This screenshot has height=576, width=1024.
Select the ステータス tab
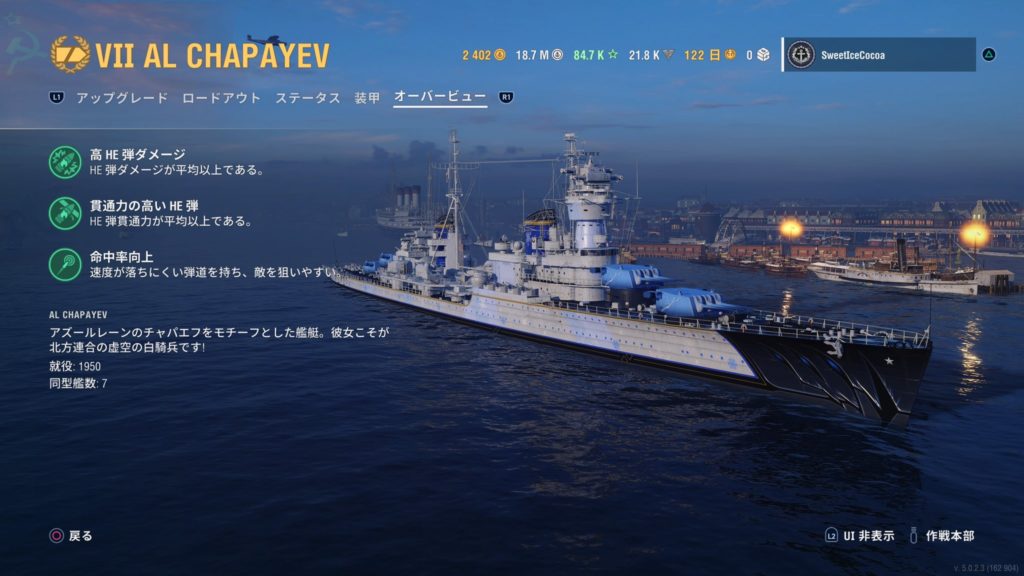(308, 98)
